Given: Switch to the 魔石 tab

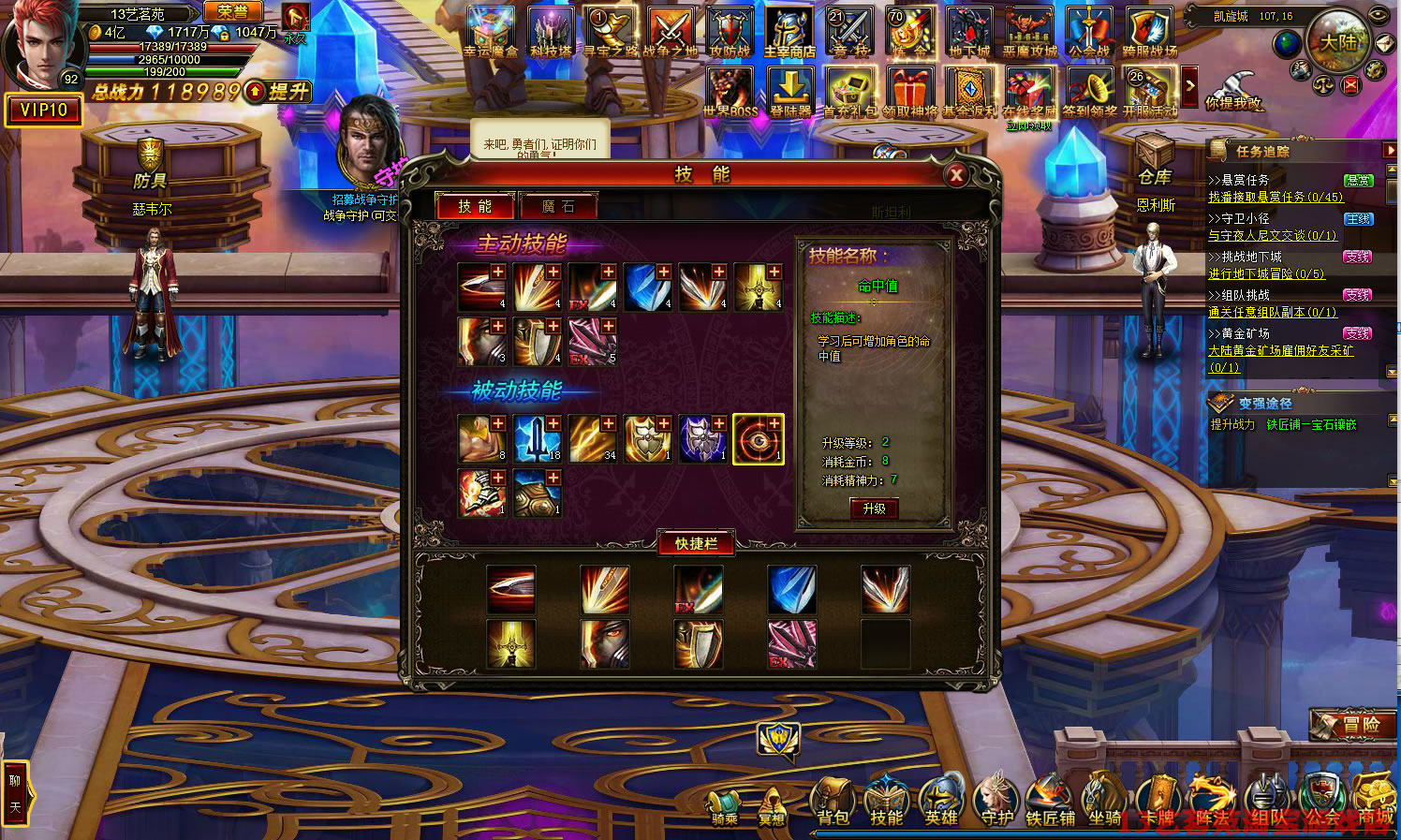Looking at the screenshot, I should point(558,206).
